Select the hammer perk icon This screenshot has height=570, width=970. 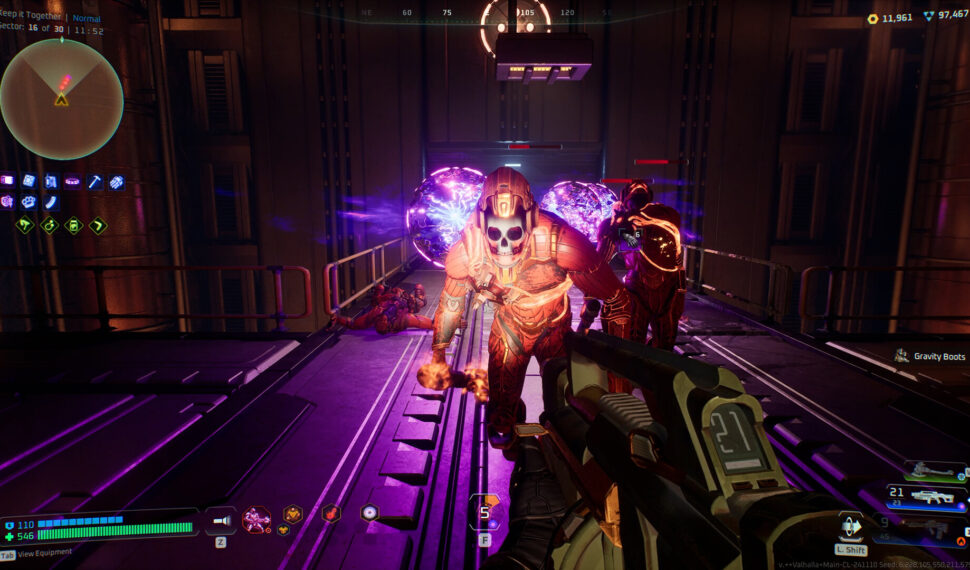pyautogui.click(x=95, y=182)
